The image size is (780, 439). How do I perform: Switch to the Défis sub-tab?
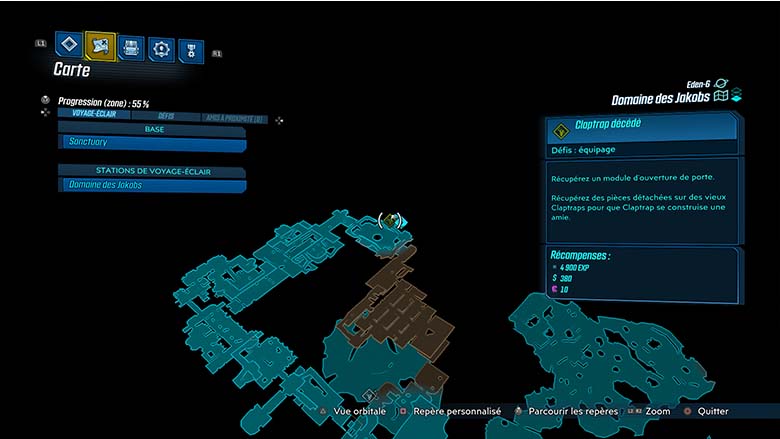pos(166,116)
